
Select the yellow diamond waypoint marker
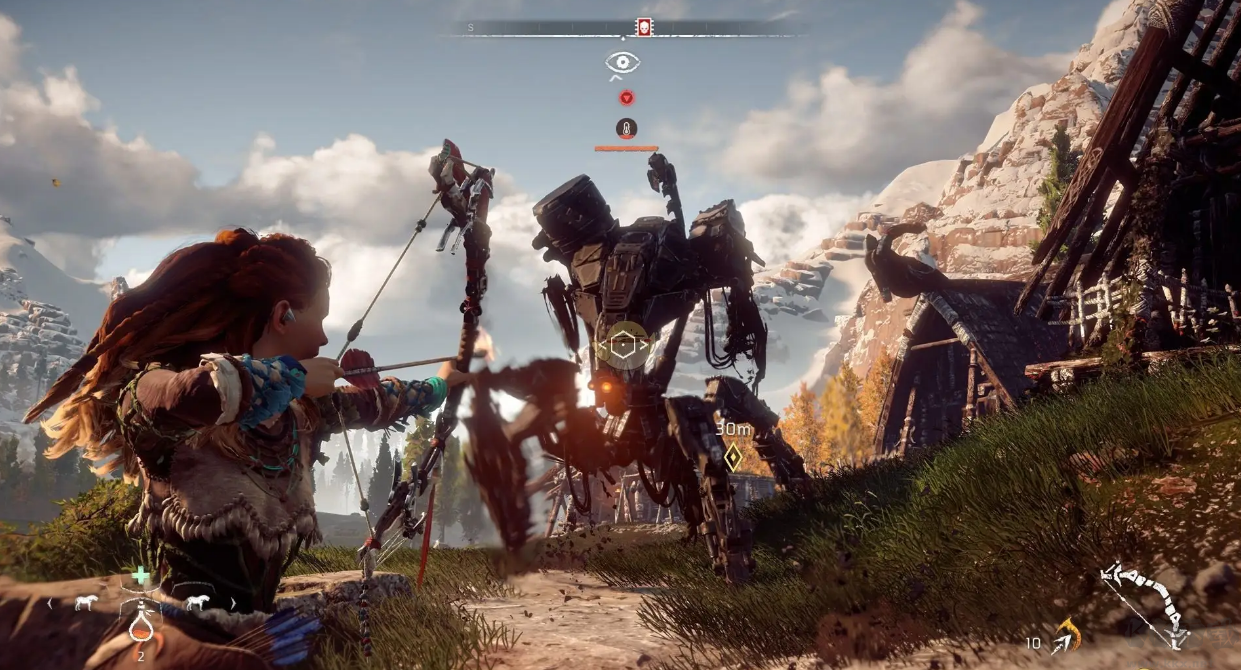733,457
